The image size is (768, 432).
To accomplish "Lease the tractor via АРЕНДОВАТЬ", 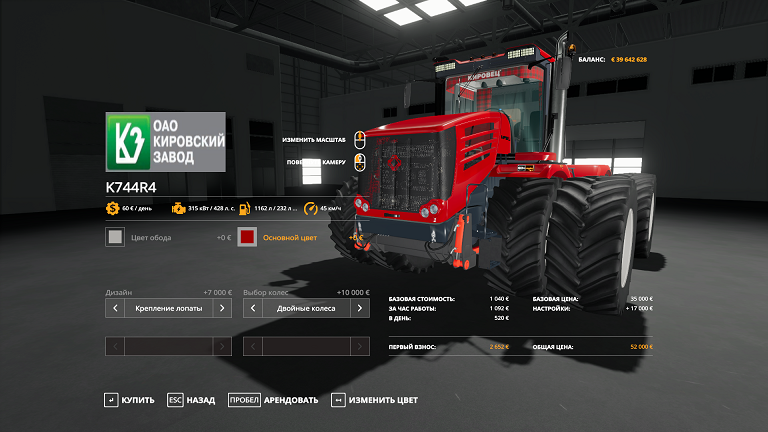I will [273, 400].
